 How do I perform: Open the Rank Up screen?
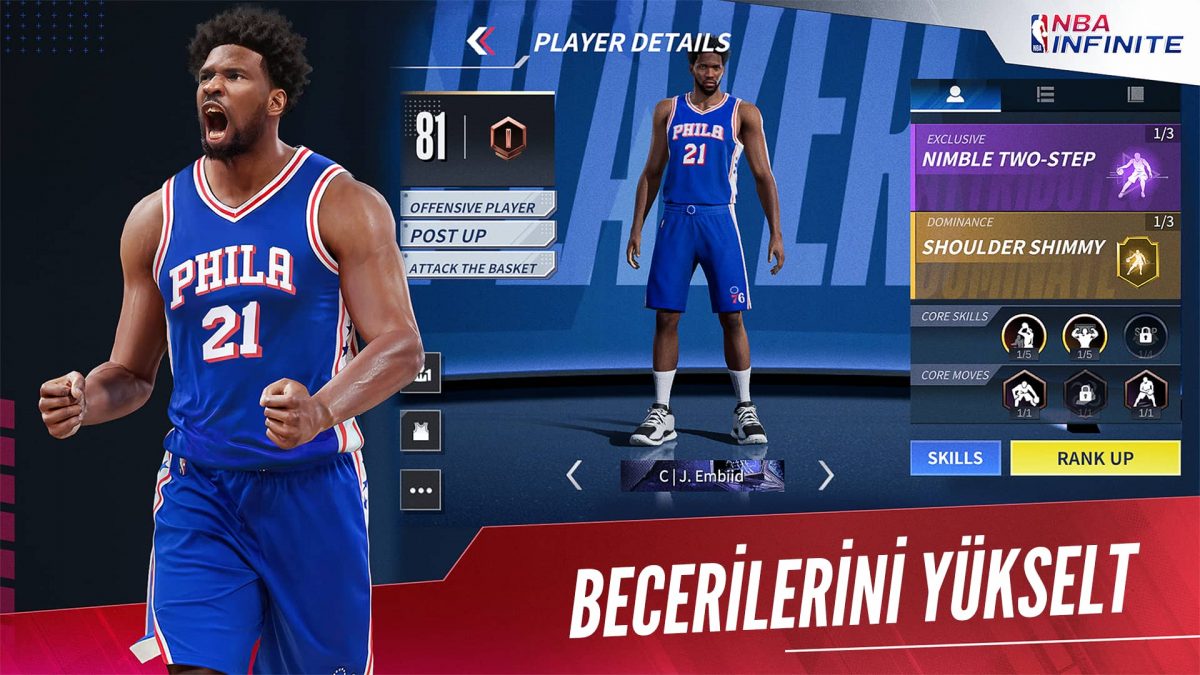click(1095, 458)
